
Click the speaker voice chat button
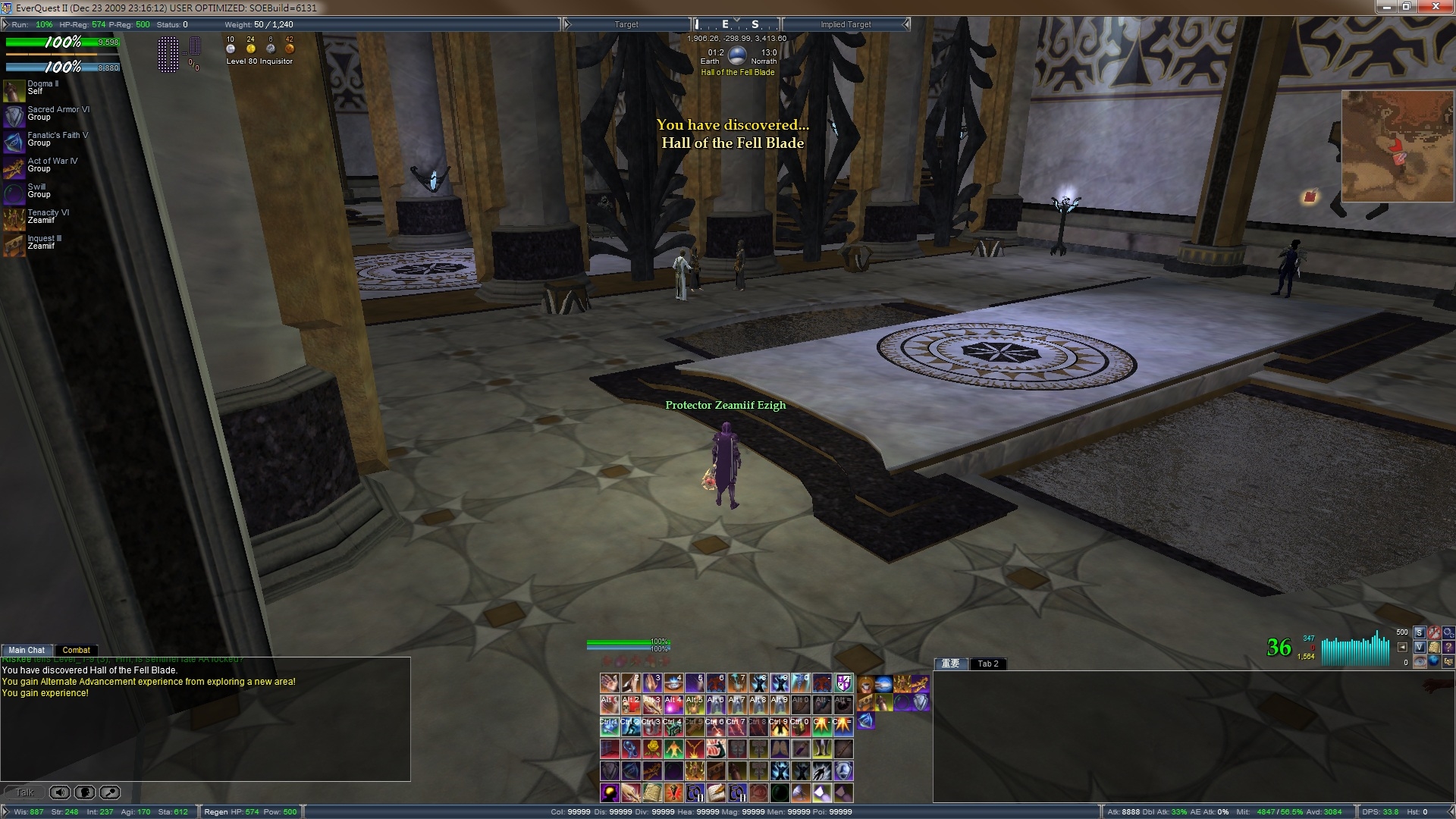(x=59, y=792)
